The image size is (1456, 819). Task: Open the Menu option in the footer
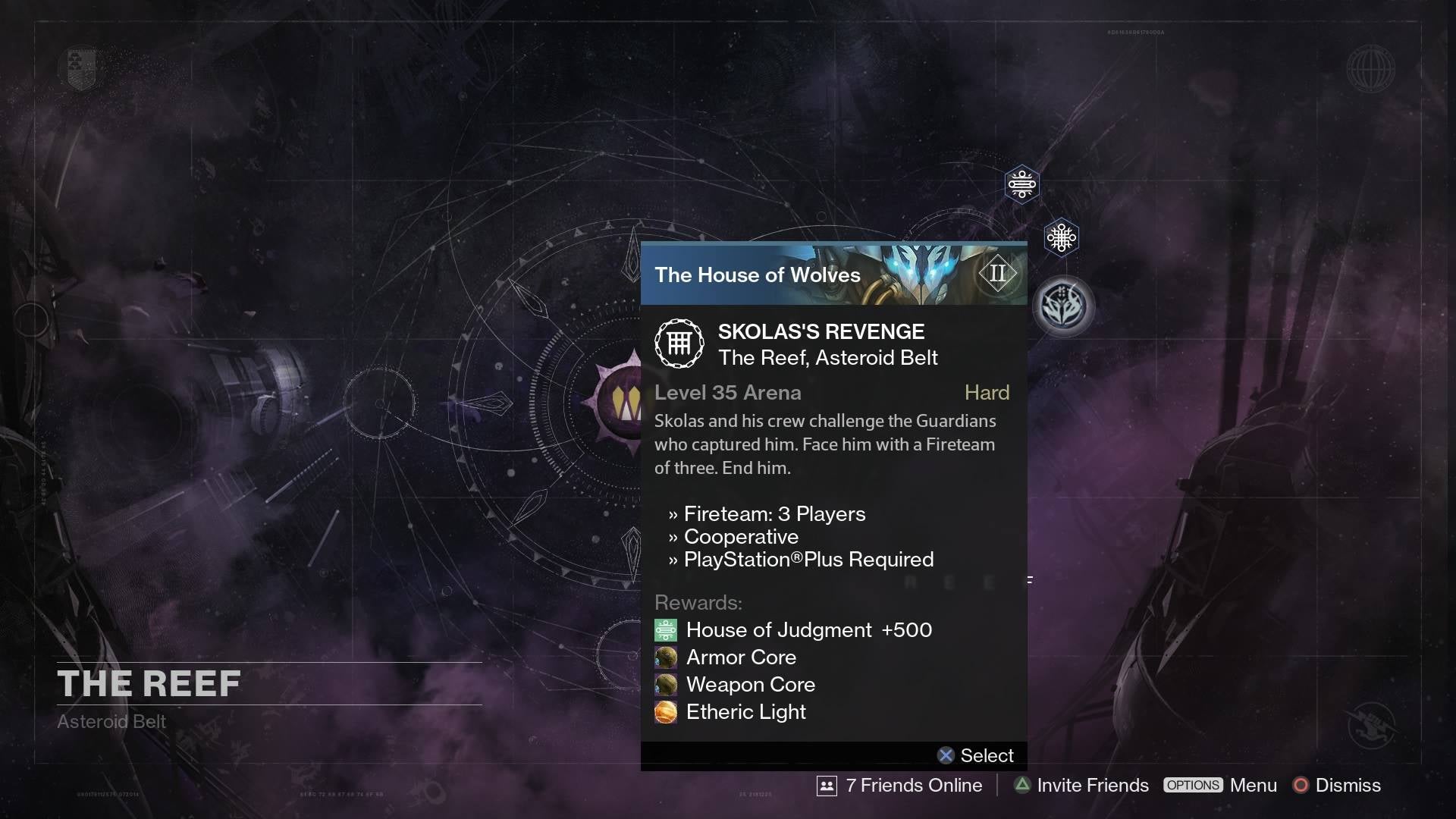(1221, 786)
